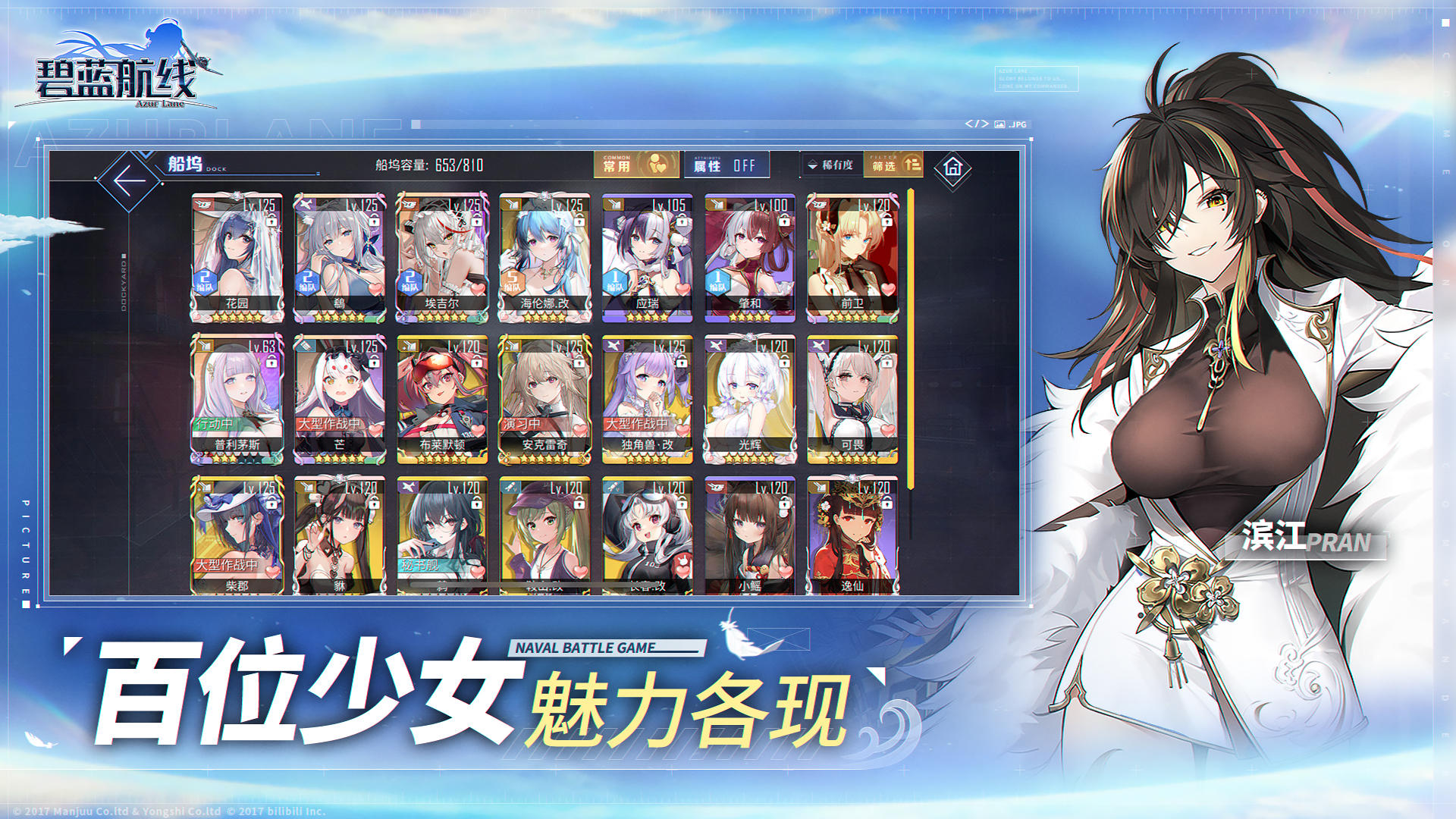Switch to the 常用 Common sort tab
The height and width of the screenshot is (819, 1456).
(x=637, y=164)
